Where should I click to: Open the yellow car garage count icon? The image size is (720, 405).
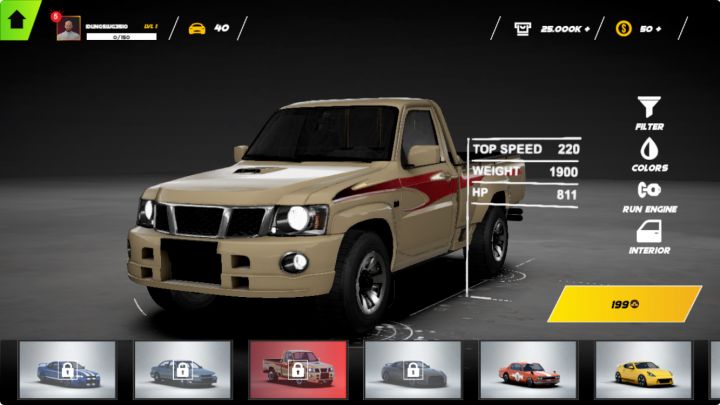tap(197, 28)
